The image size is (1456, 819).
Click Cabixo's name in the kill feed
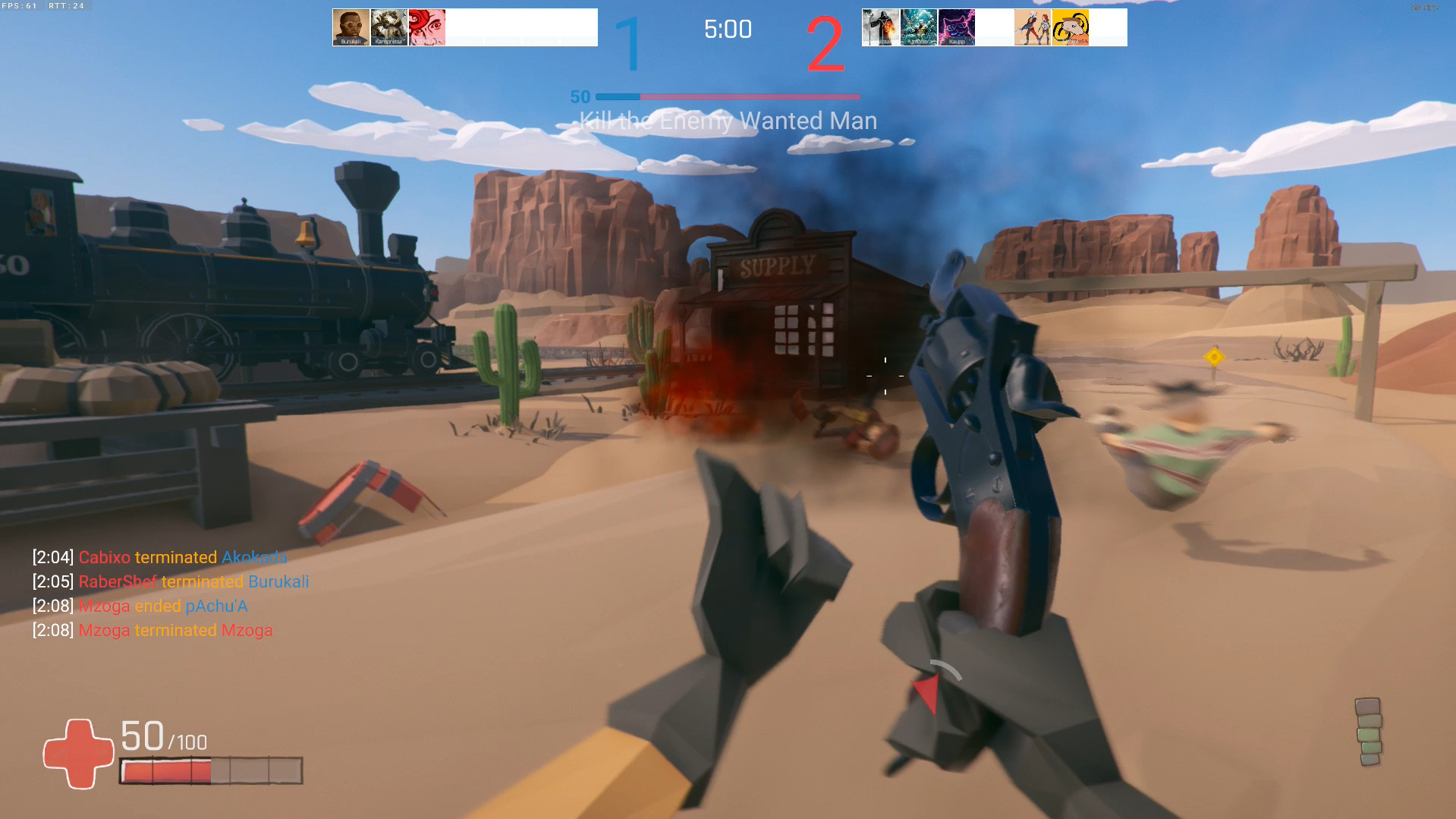coord(104,557)
